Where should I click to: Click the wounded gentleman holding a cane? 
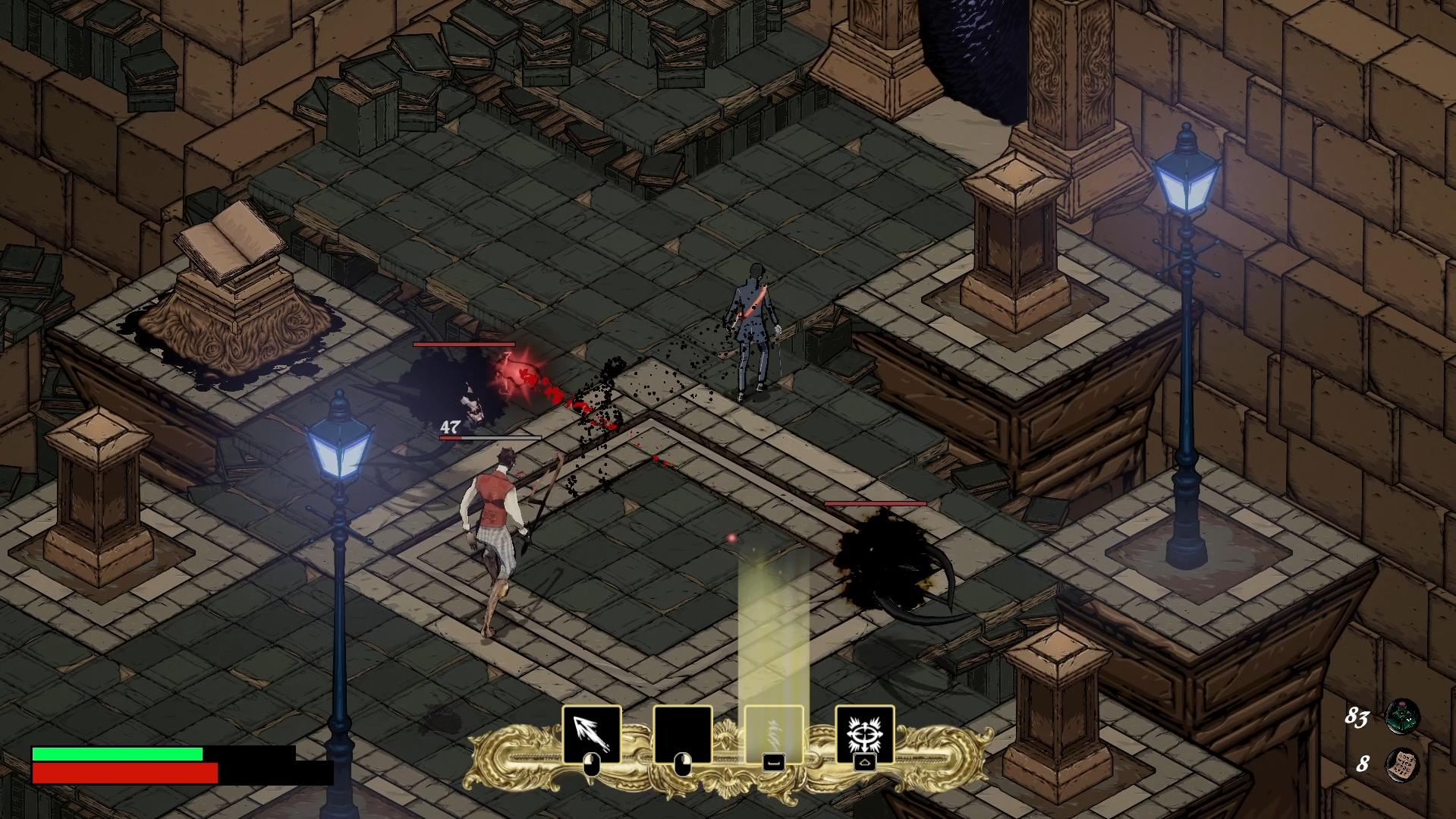752,326
